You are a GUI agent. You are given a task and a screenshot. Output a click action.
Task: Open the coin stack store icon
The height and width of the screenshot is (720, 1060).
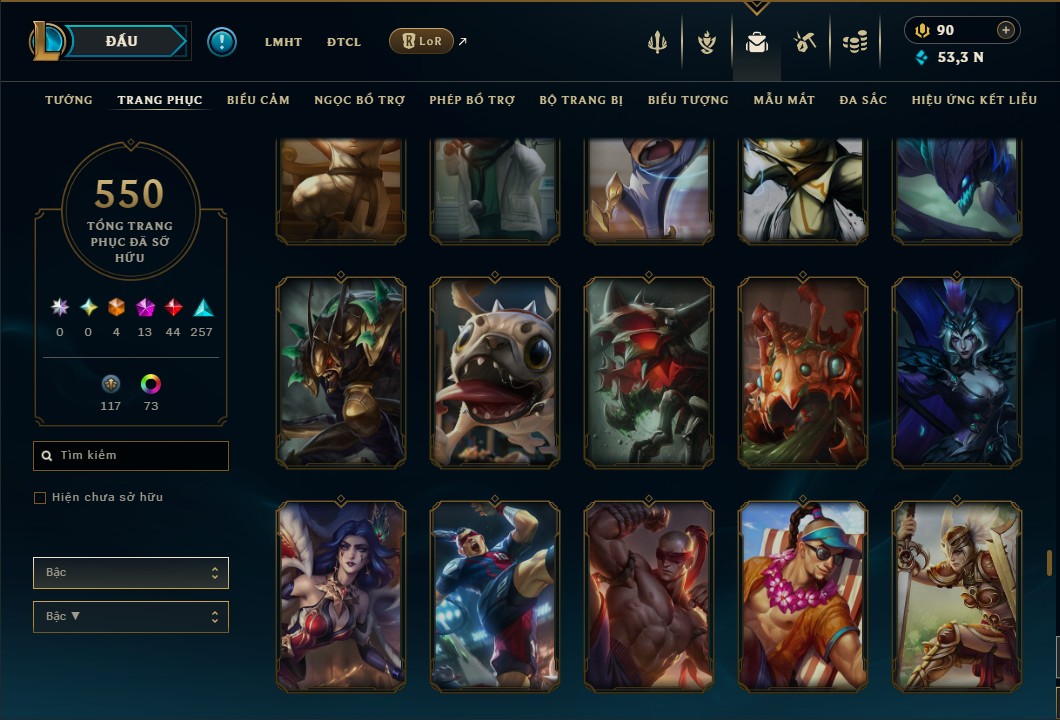click(854, 42)
